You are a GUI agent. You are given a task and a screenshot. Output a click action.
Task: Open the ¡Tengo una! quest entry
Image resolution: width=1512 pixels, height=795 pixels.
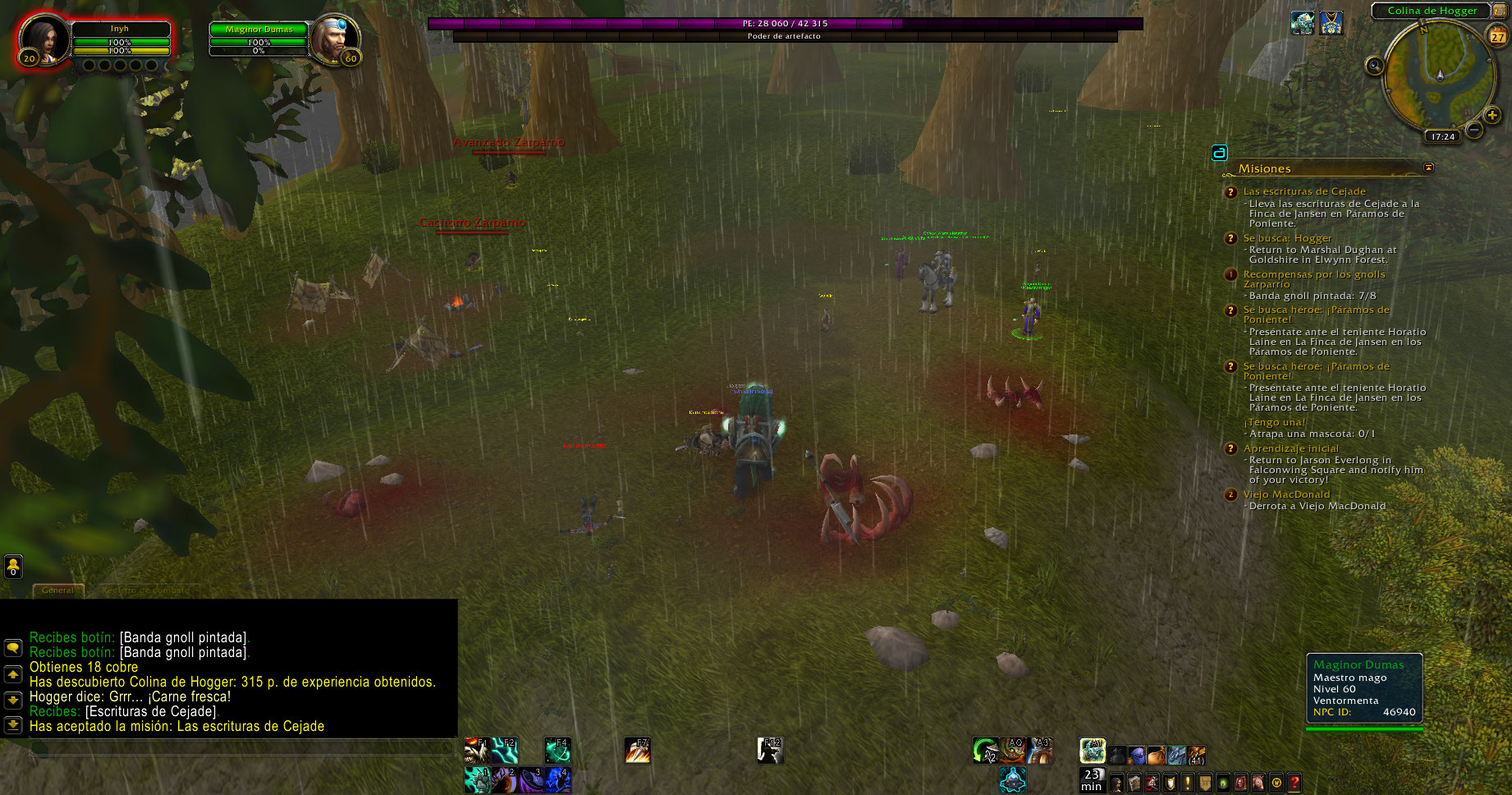[x=1274, y=422]
